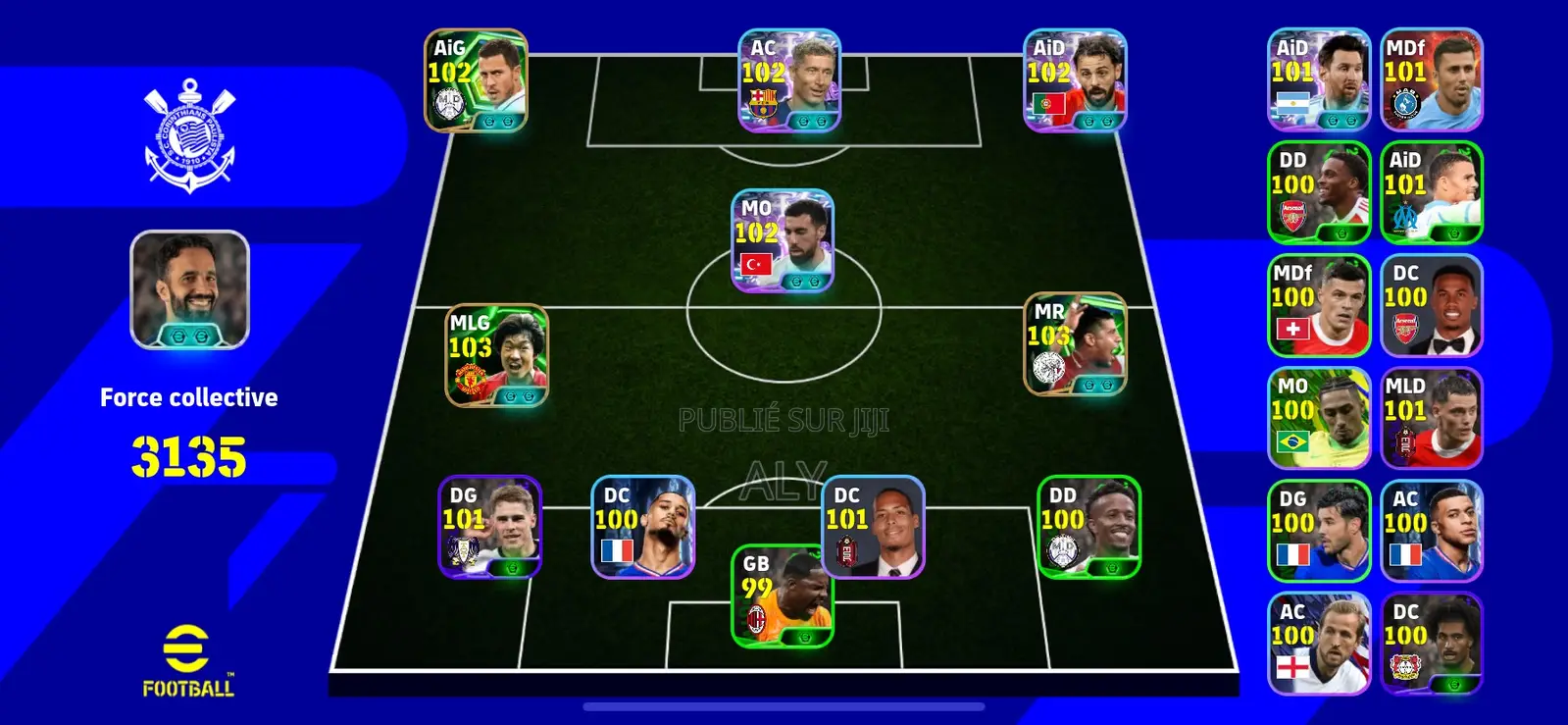This screenshot has height=725, width=1568.
Task: Select bench MDf 100 card with Swiss flag
Action: point(1319,306)
